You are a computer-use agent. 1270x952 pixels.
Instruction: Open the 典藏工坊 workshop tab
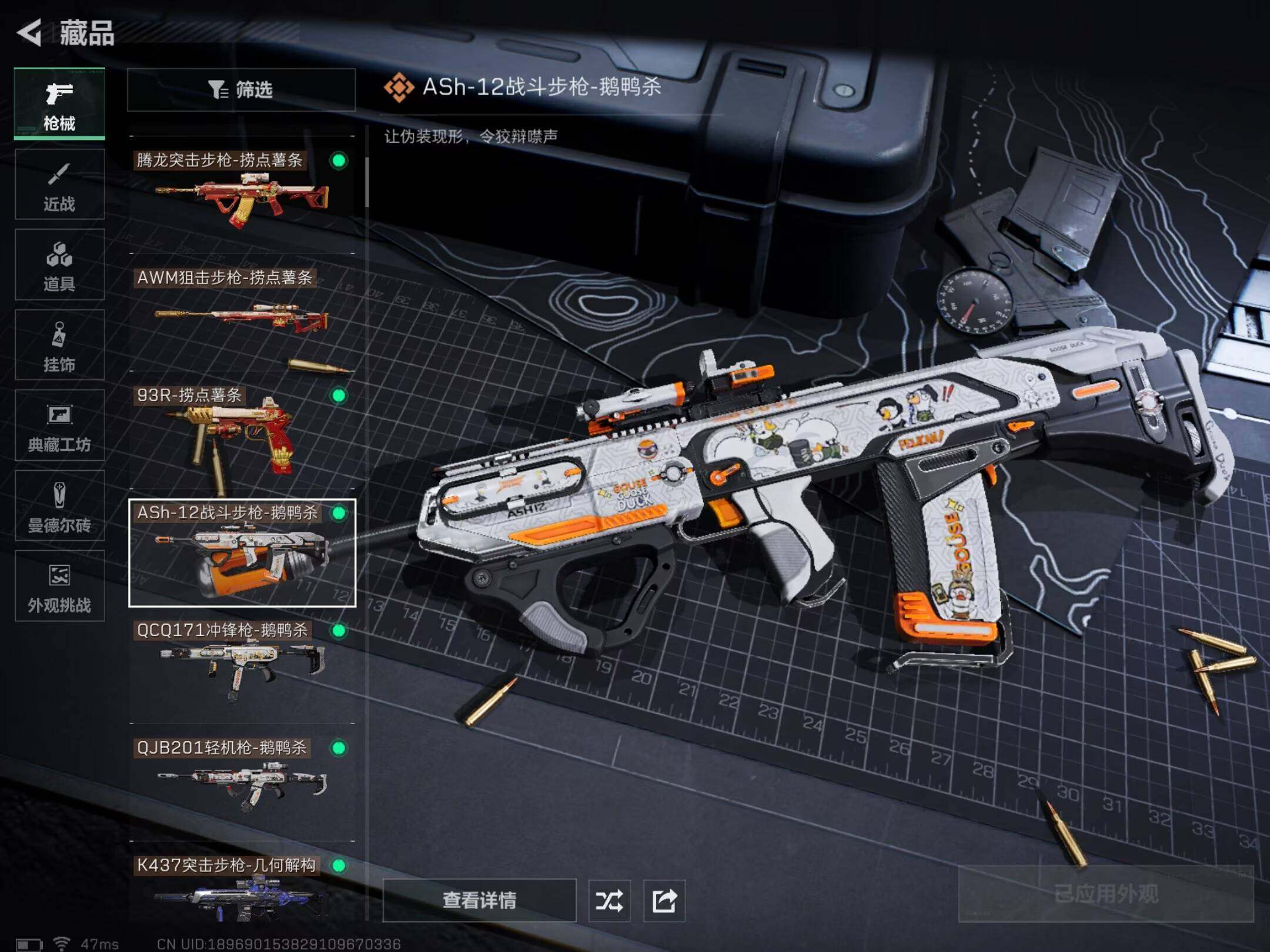[x=59, y=425]
